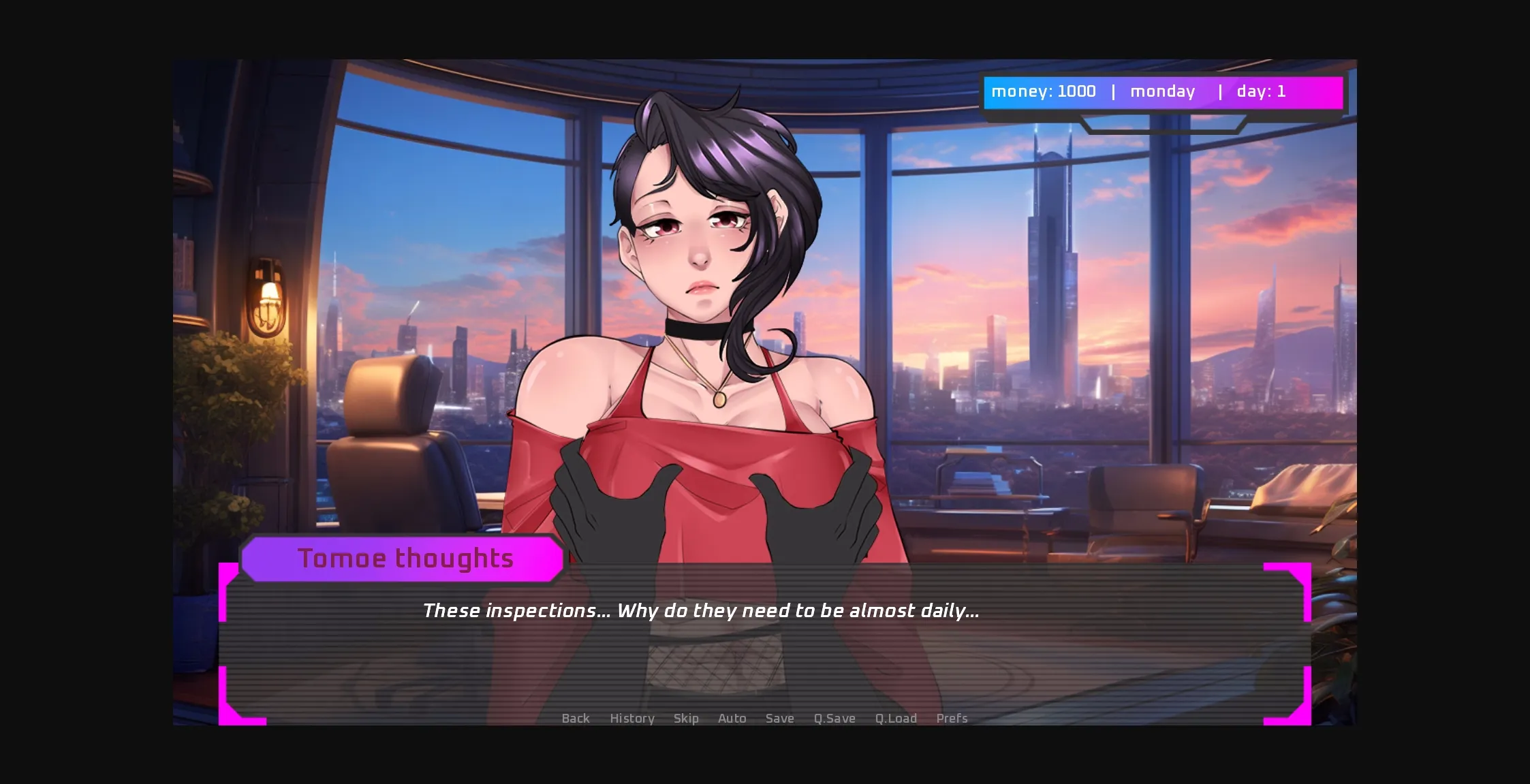Open the dialogue History log
This screenshot has height=784, width=1530.
click(631, 719)
